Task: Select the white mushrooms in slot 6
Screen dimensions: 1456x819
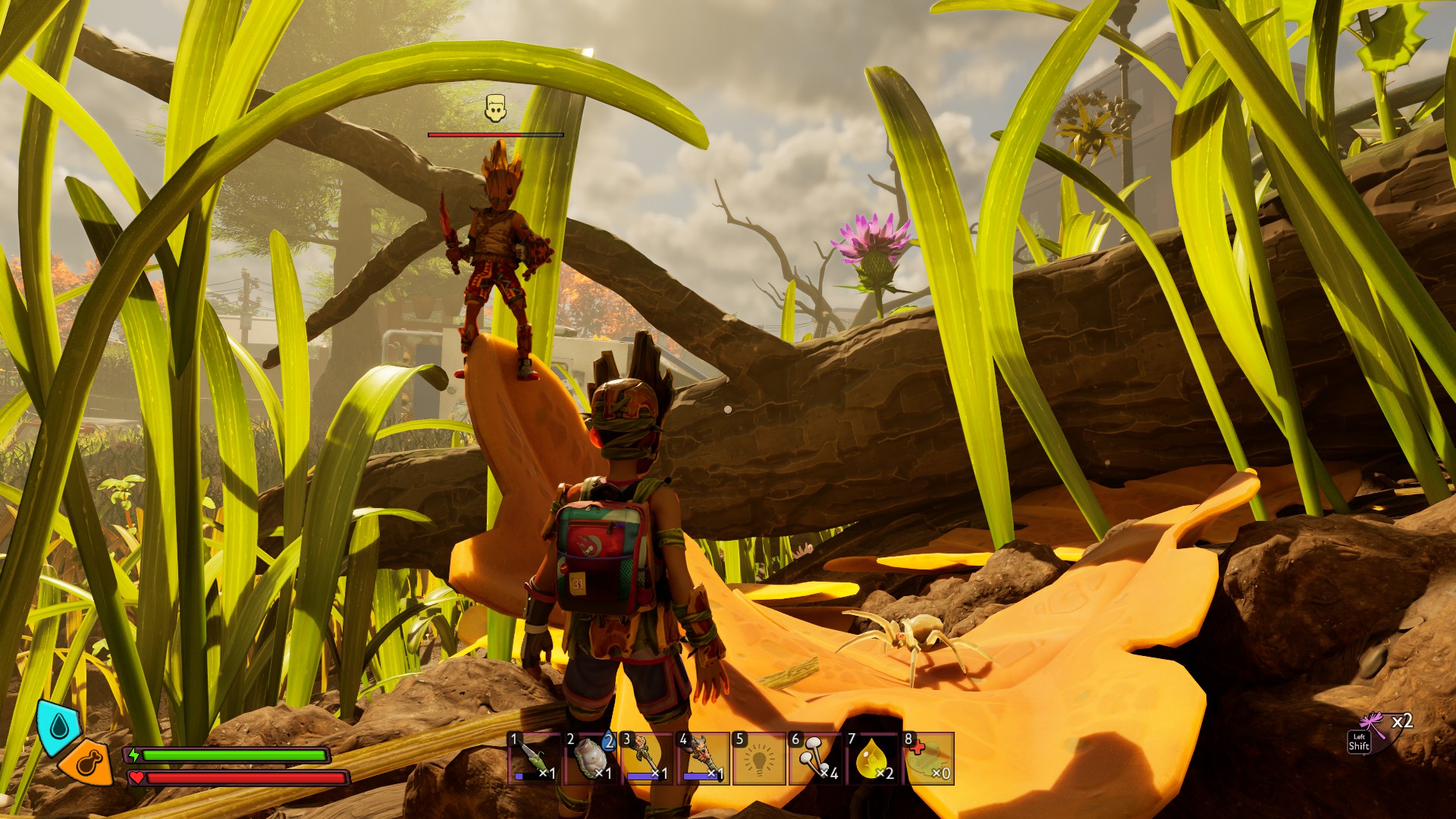Action: [x=816, y=758]
